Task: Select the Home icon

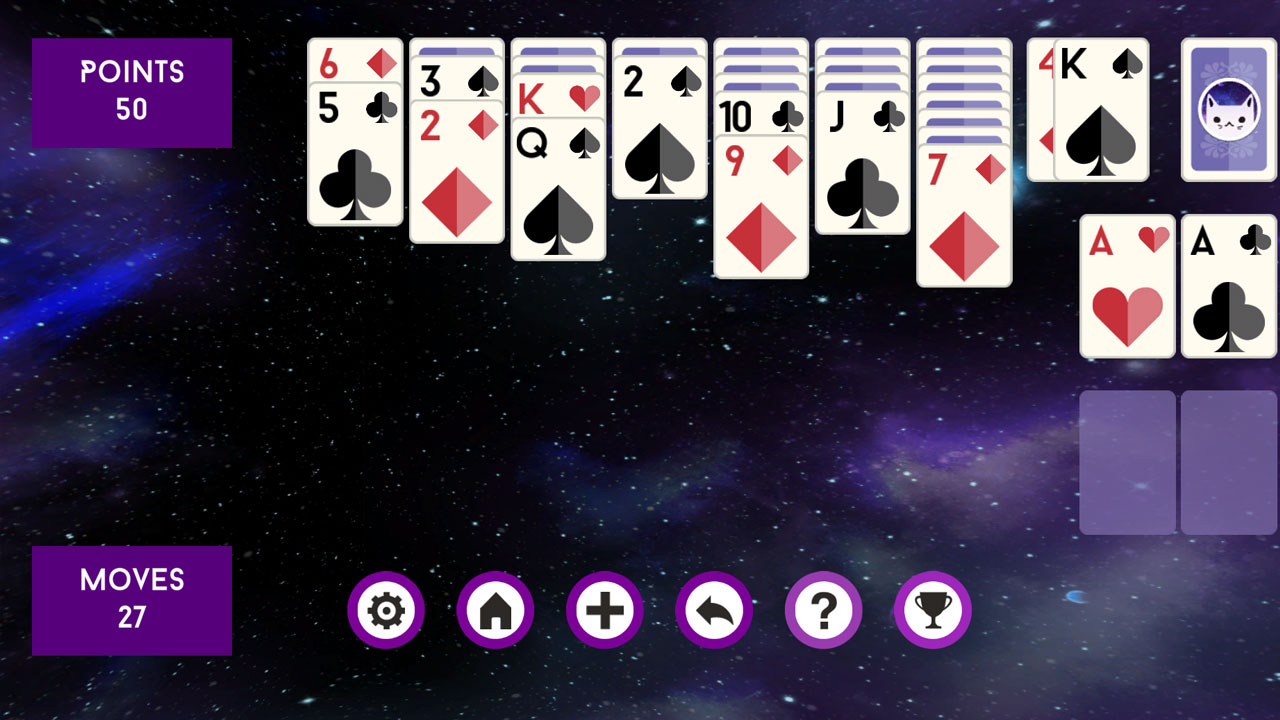Action: 495,610
